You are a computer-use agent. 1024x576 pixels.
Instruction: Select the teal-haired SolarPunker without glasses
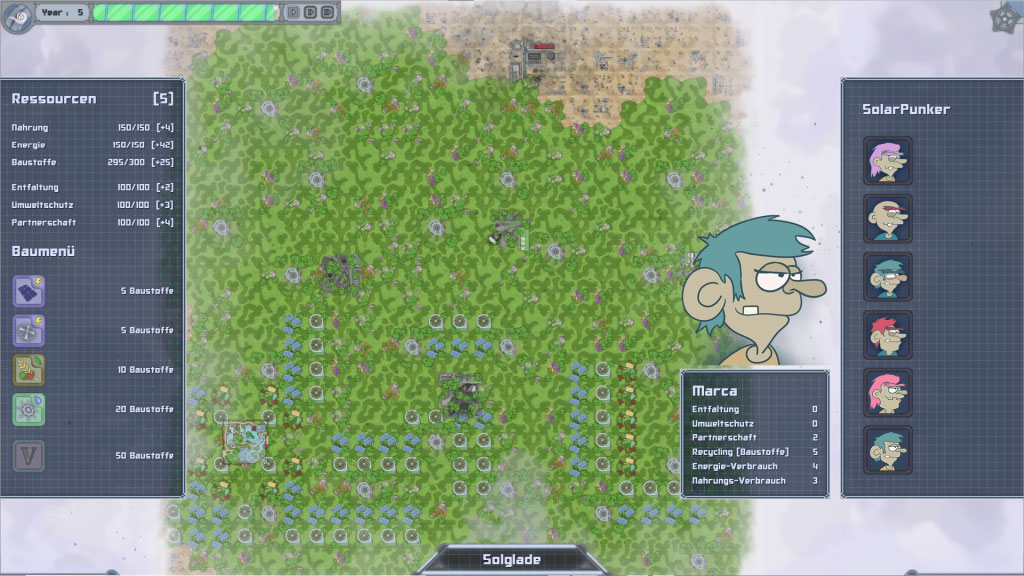(887, 450)
